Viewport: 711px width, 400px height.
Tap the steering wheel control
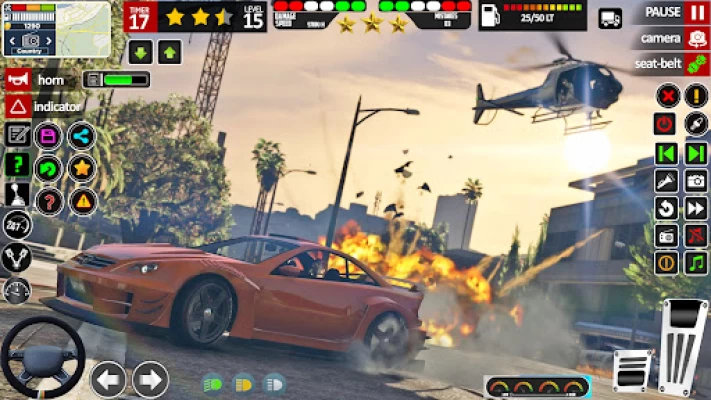(x=41, y=357)
